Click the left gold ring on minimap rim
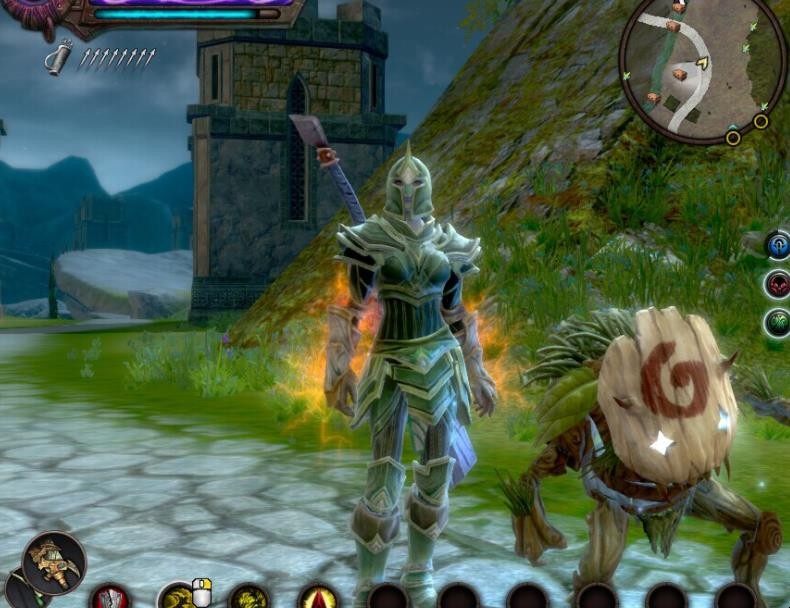Viewport: 790px width, 608px height. tap(733, 137)
